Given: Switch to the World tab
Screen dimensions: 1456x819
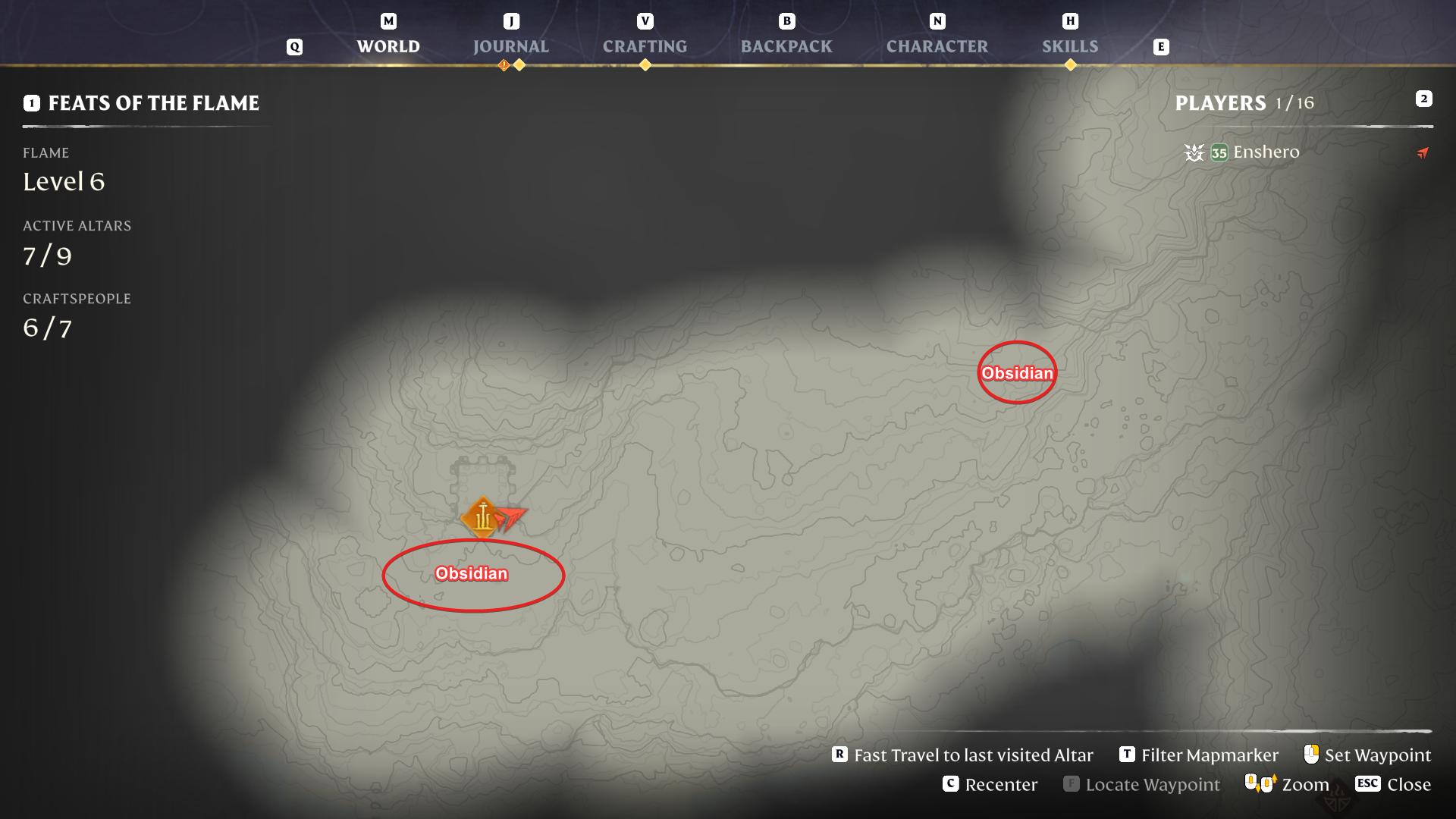Looking at the screenshot, I should click(x=388, y=46).
